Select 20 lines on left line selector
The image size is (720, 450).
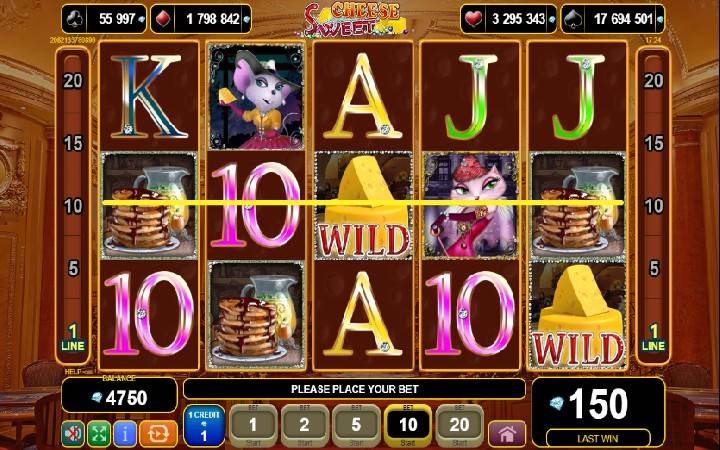click(72, 80)
